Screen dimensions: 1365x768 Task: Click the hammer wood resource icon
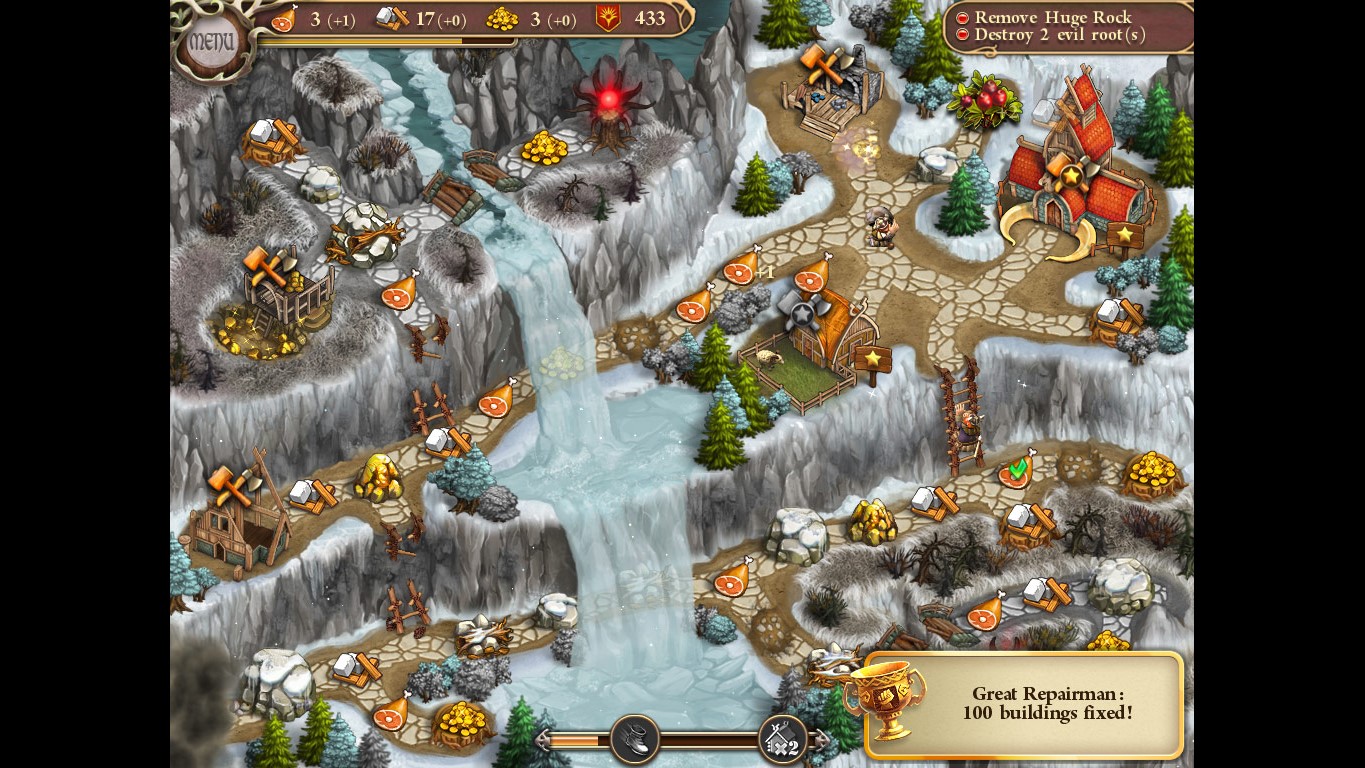[x=393, y=20]
